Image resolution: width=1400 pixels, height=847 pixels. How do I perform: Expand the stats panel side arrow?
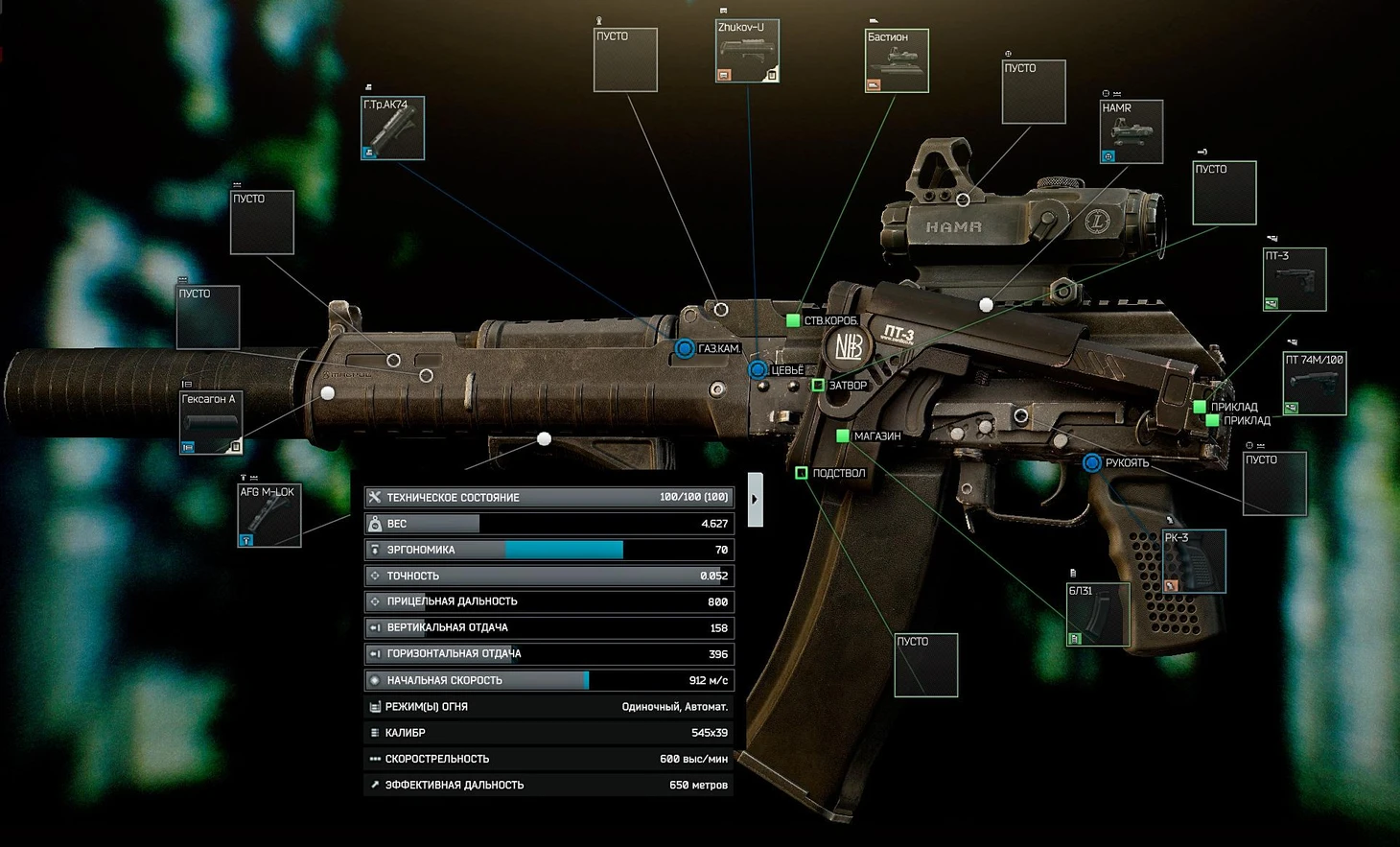(x=755, y=499)
